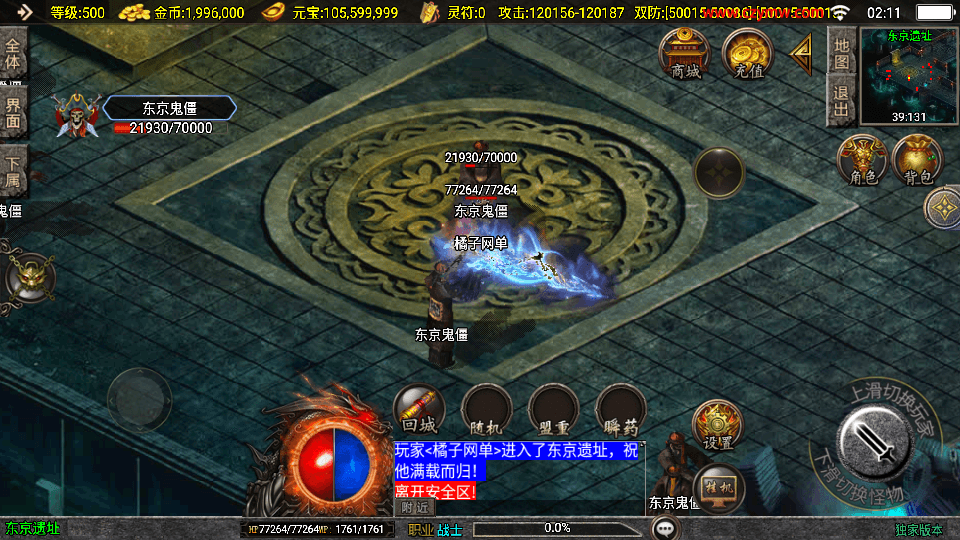Open the 东京遗址 minimap
Viewport: 960px width, 540px height.
(908, 76)
